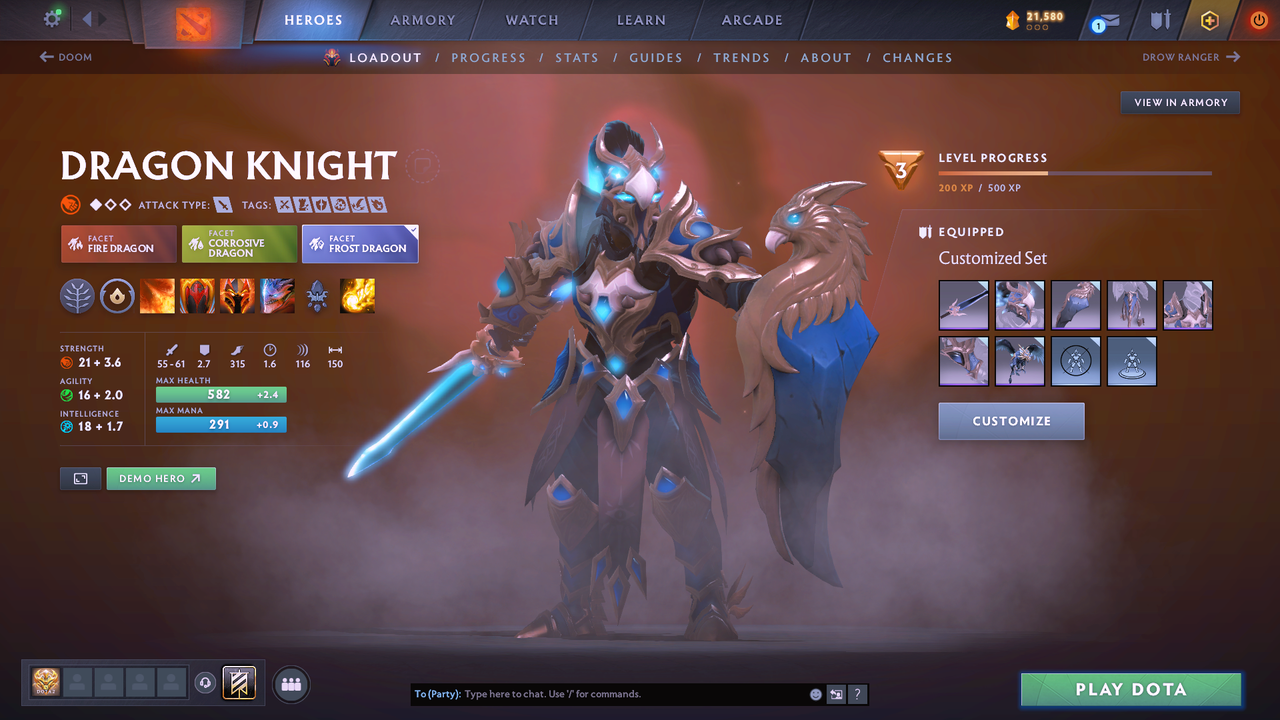This screenshot has height=720, width=1280.
Task: Click the party chat input field
Action: point(600,693)
